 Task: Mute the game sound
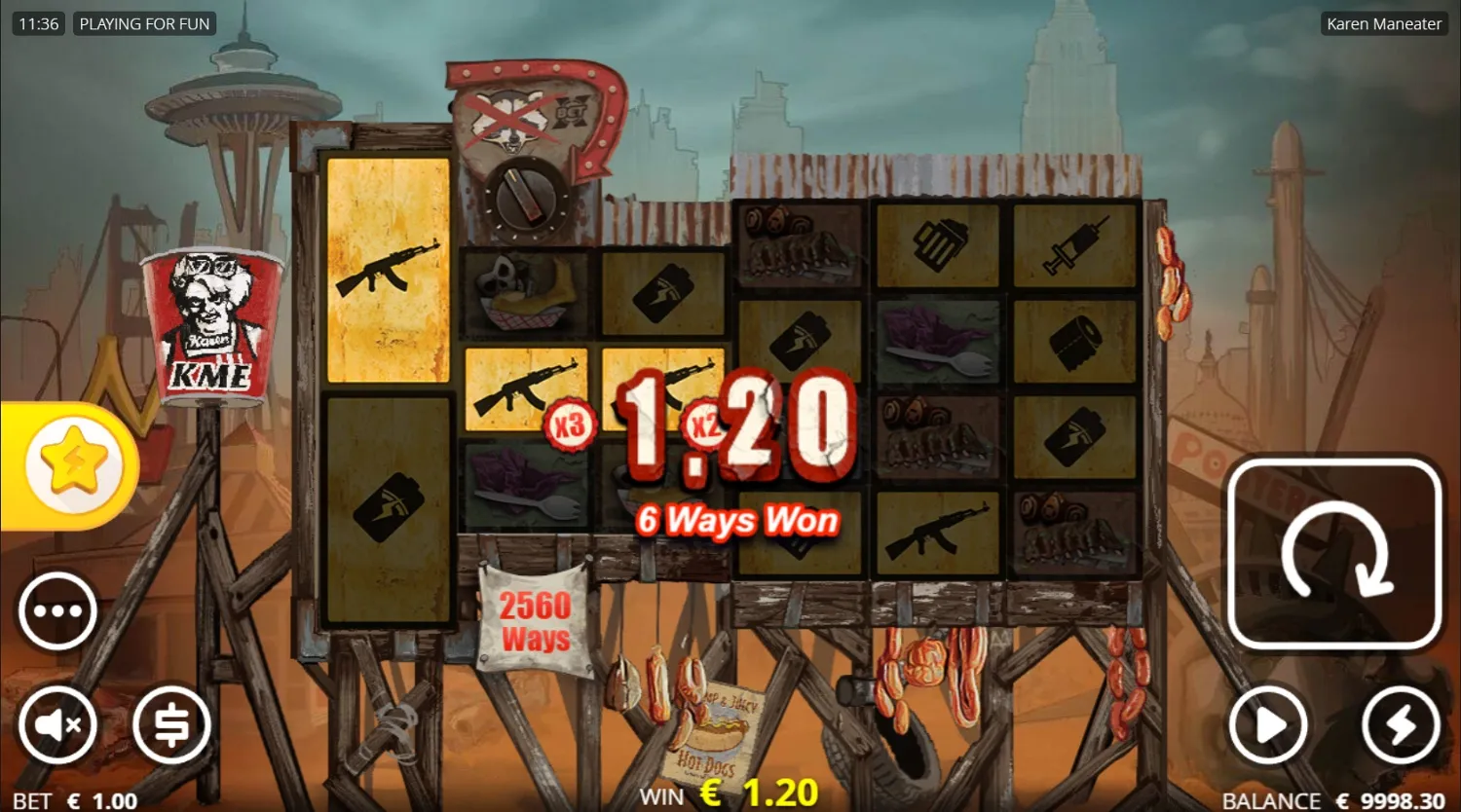[x=57, y=724]
